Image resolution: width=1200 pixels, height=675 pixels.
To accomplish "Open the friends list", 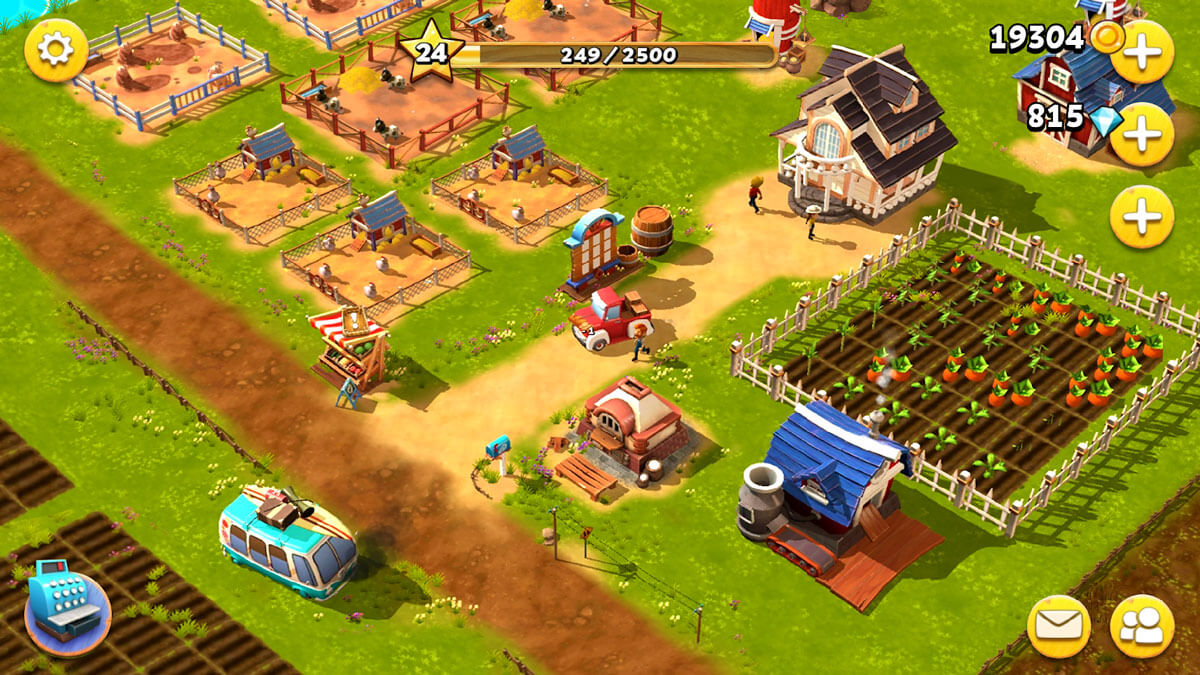I will (1141, 627).
